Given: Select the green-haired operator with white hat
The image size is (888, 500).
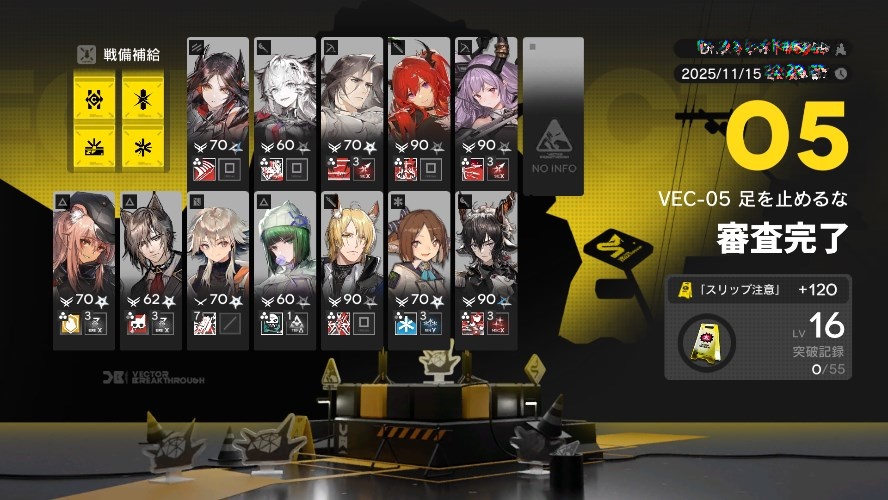Looking at the screenshot, I should point(285,268).
